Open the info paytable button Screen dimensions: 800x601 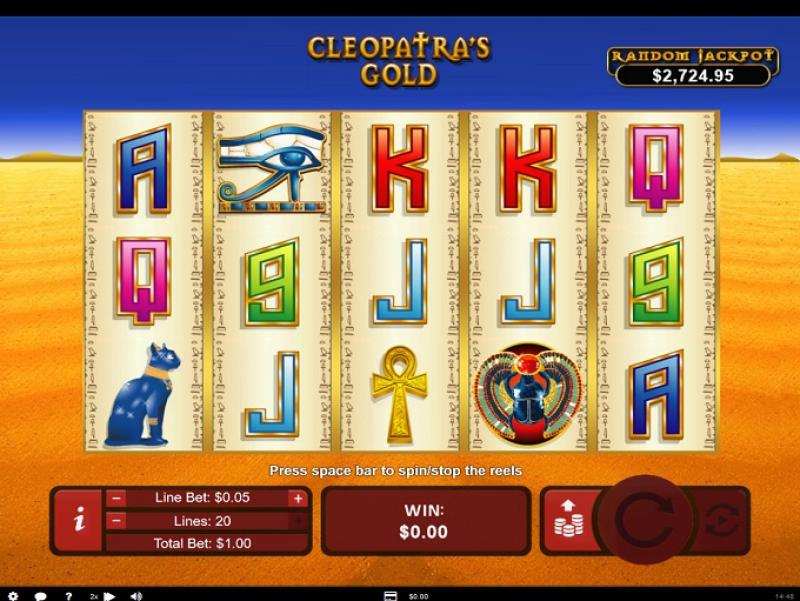(x=79, y=521)
